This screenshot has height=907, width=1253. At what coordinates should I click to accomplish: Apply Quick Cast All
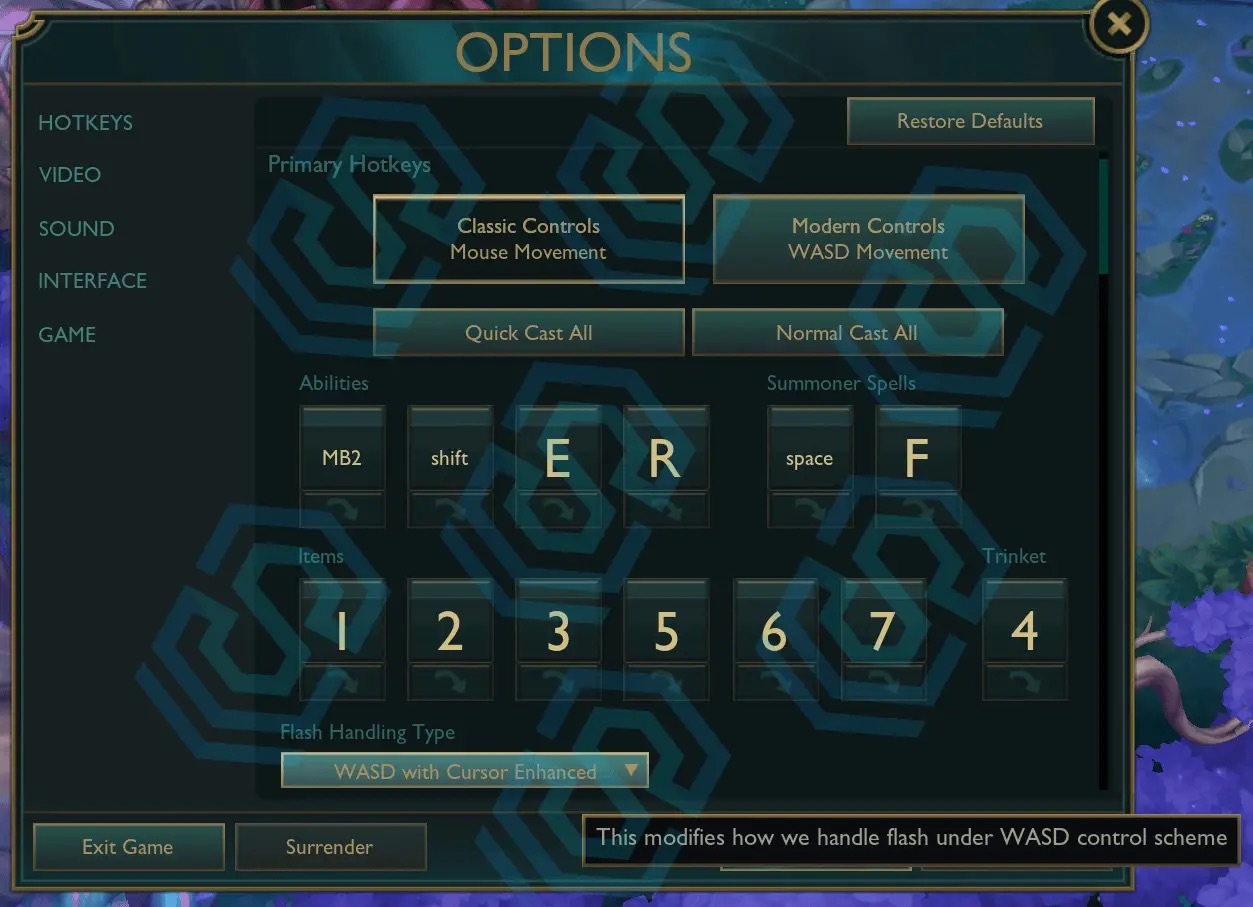tap(529, 333)
